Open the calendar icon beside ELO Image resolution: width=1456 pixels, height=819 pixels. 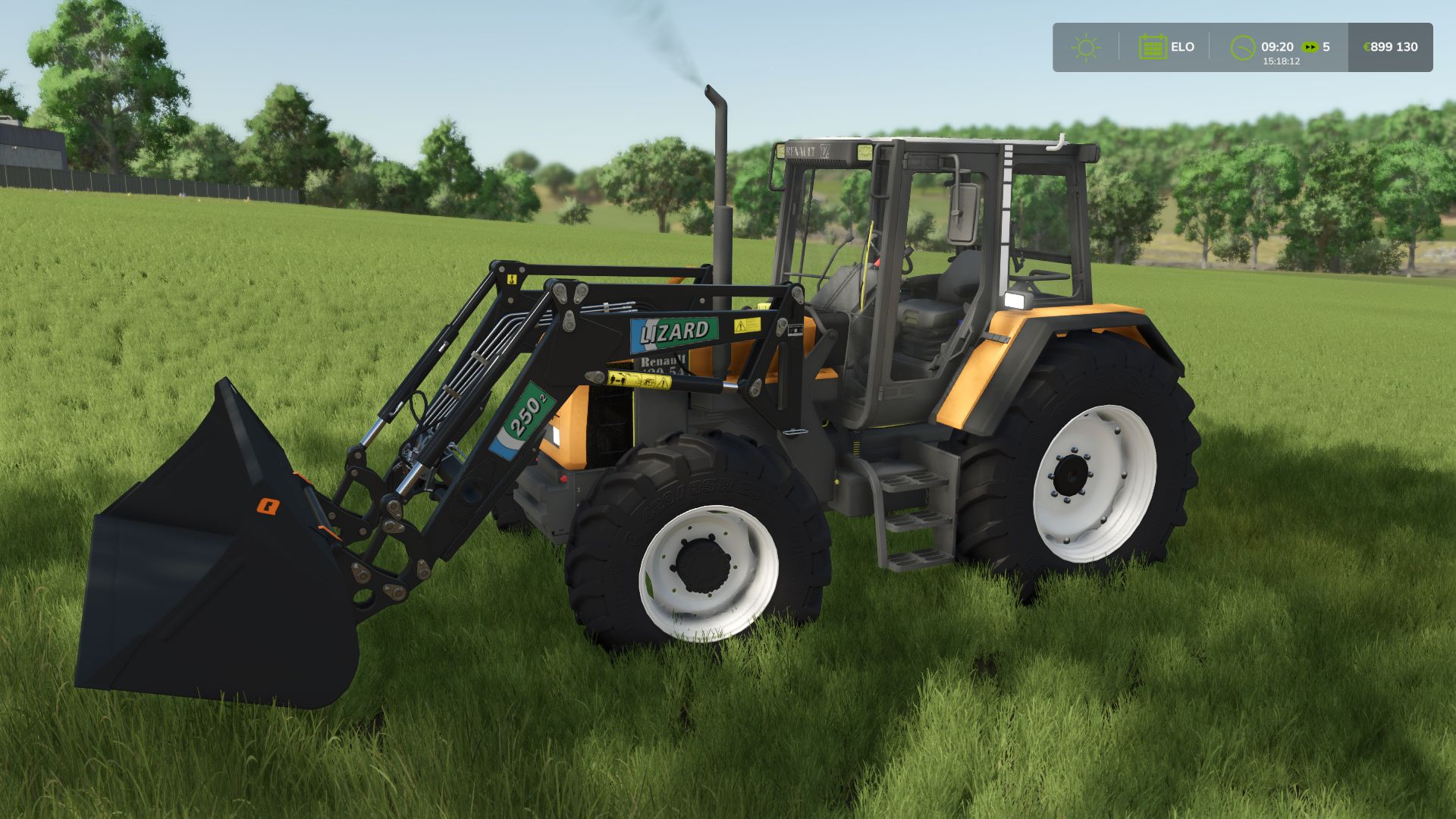pyautogui.click(x=1153, y=46)
